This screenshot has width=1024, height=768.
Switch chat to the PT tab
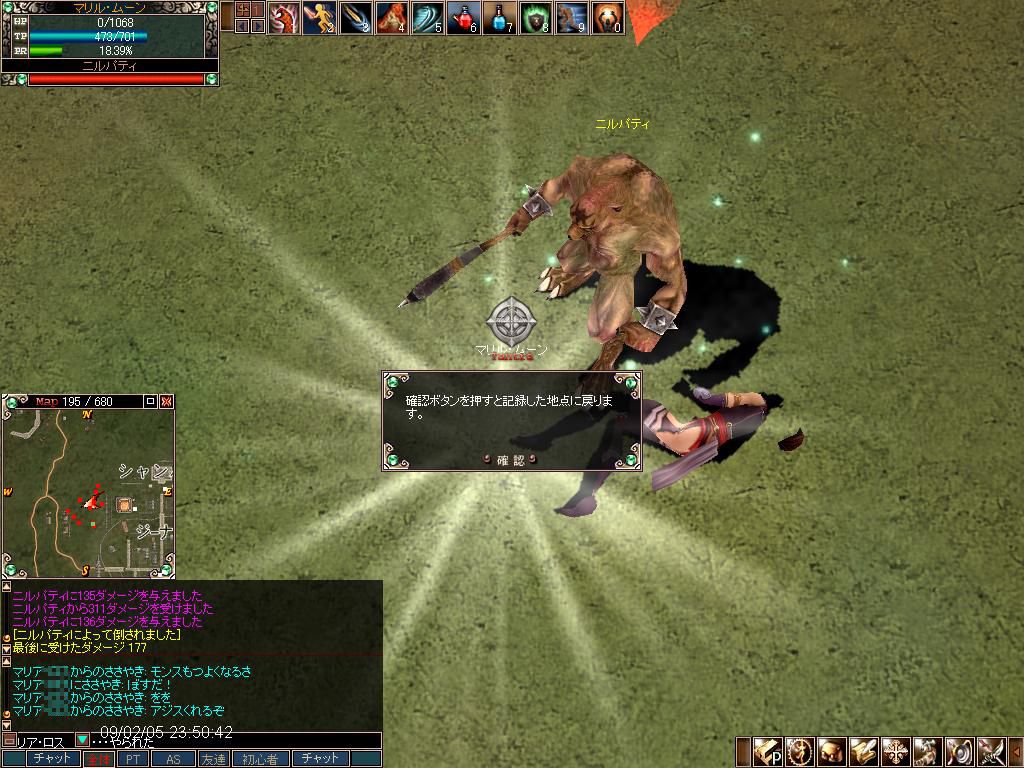tap(132, 760)
